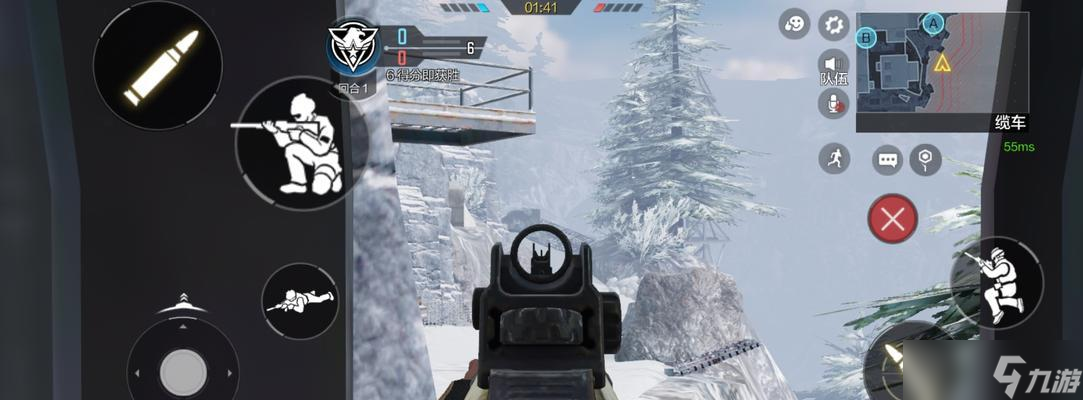The image size is (1083, 400).
Task: Activate the running man sprint icon
Action: tap(833, 158)
